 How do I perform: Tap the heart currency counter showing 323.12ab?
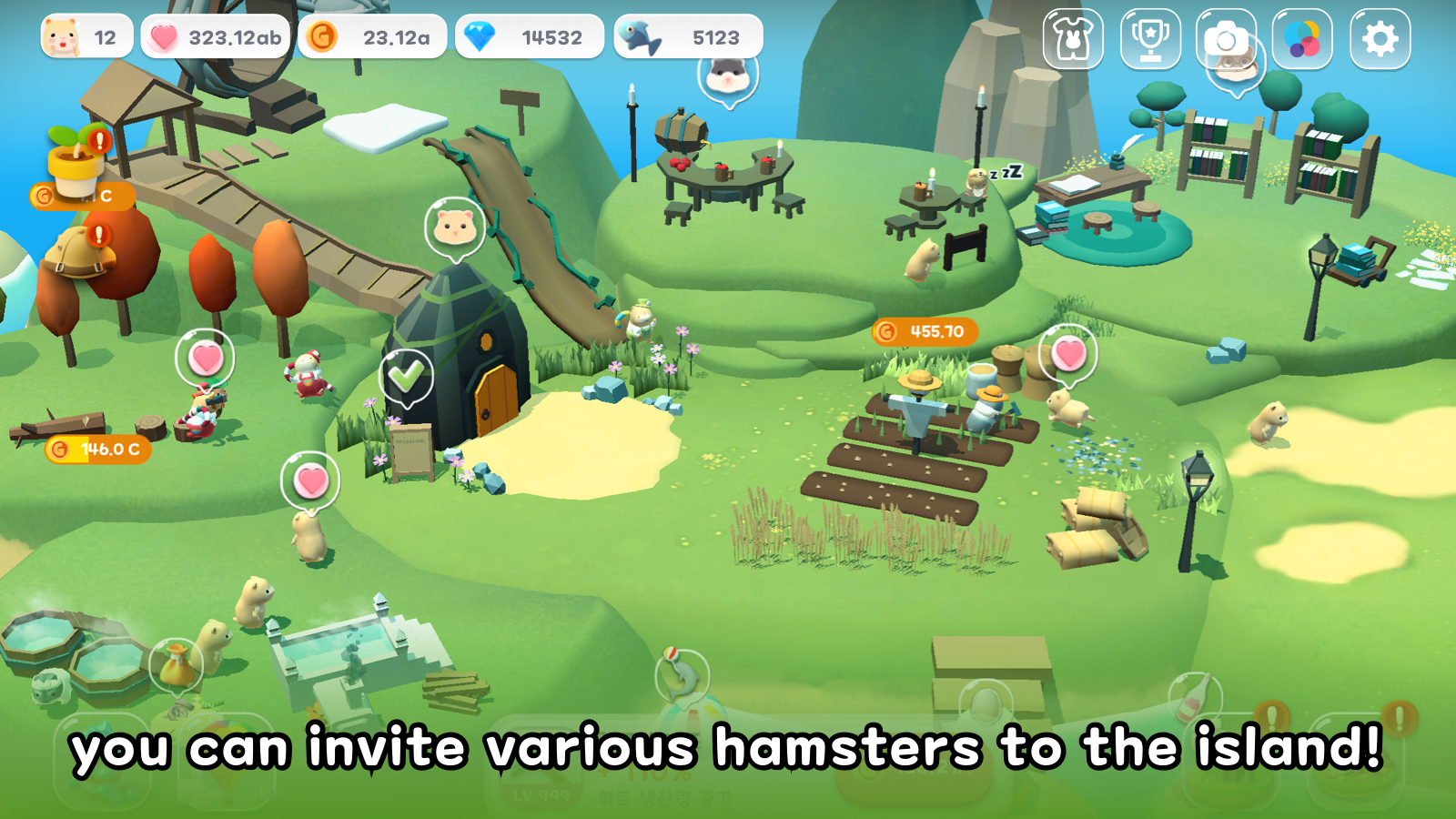[215, 35]
